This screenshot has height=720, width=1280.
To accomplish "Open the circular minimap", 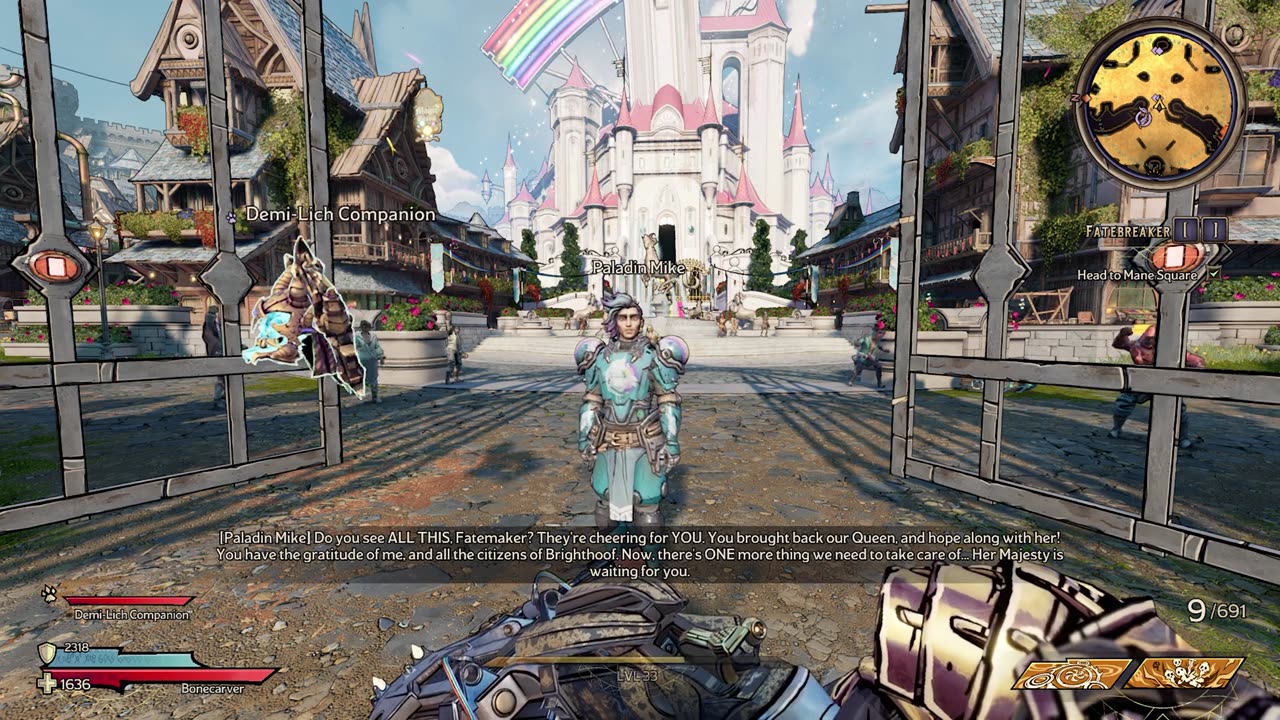I will [x=1158, y=104].
